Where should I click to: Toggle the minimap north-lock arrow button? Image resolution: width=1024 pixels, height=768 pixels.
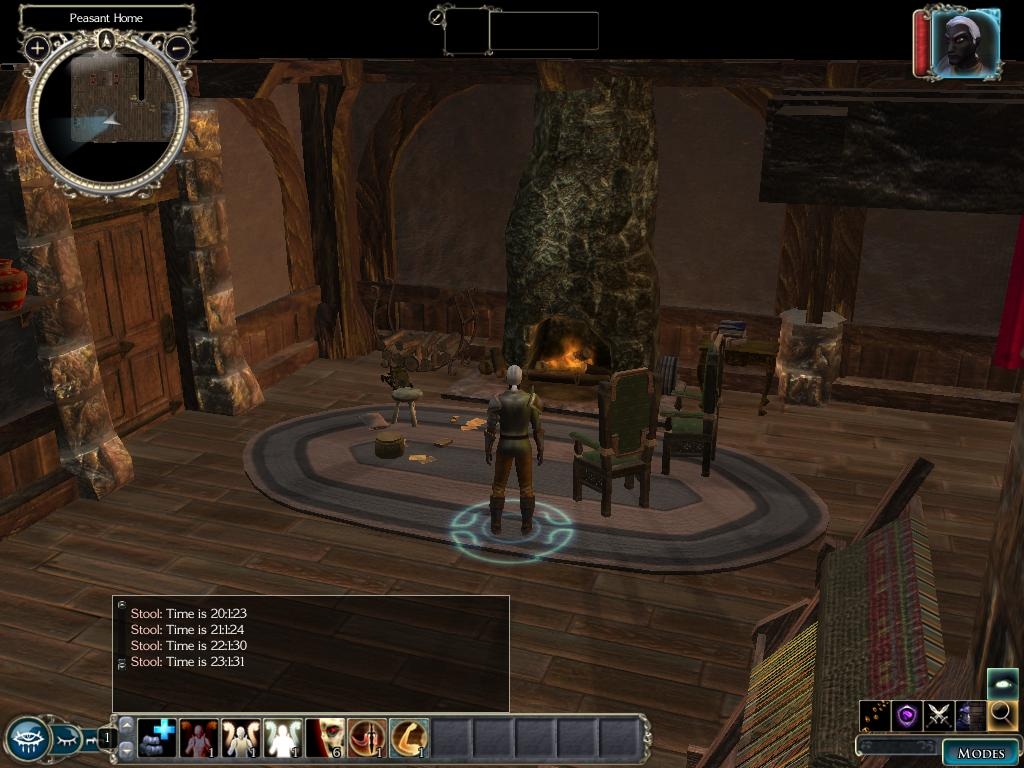coord(107,41)
